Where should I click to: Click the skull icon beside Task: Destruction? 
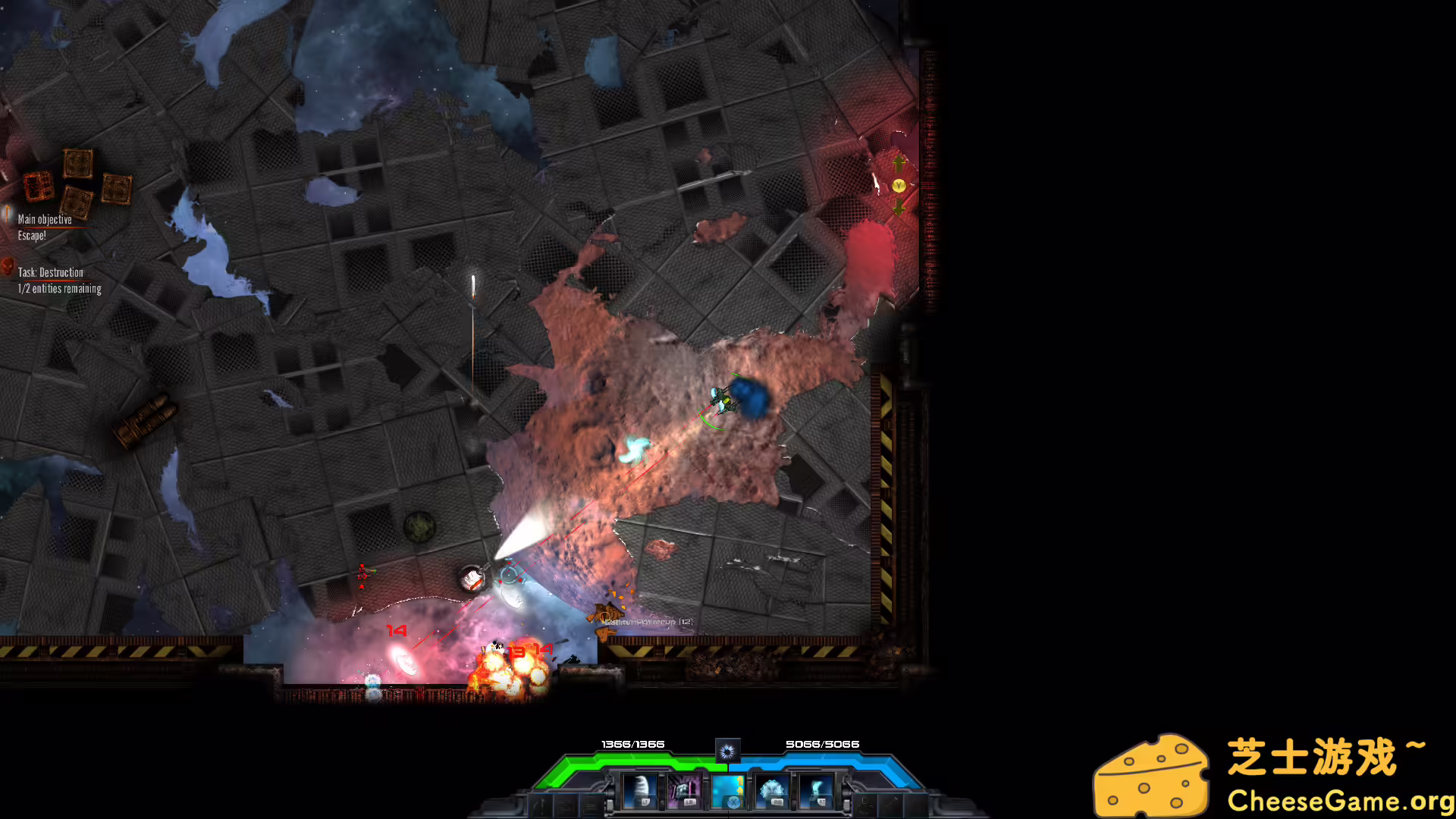pos(8,268)
